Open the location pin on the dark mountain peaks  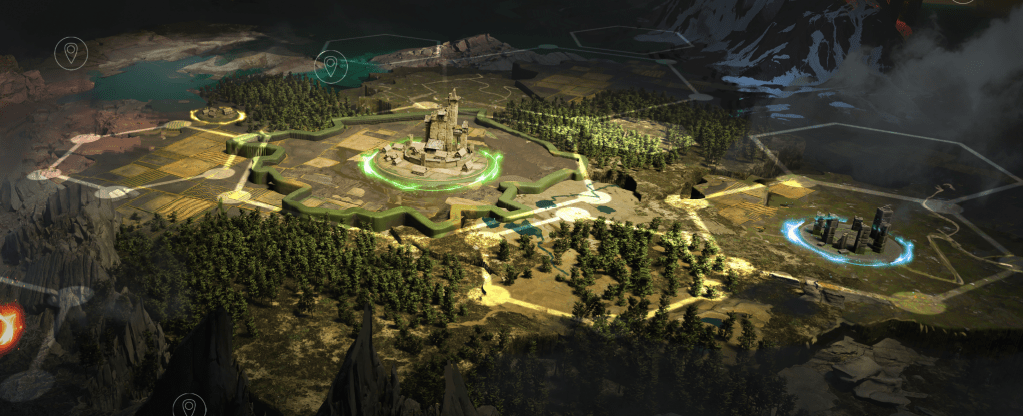click(x=188, y=407)
